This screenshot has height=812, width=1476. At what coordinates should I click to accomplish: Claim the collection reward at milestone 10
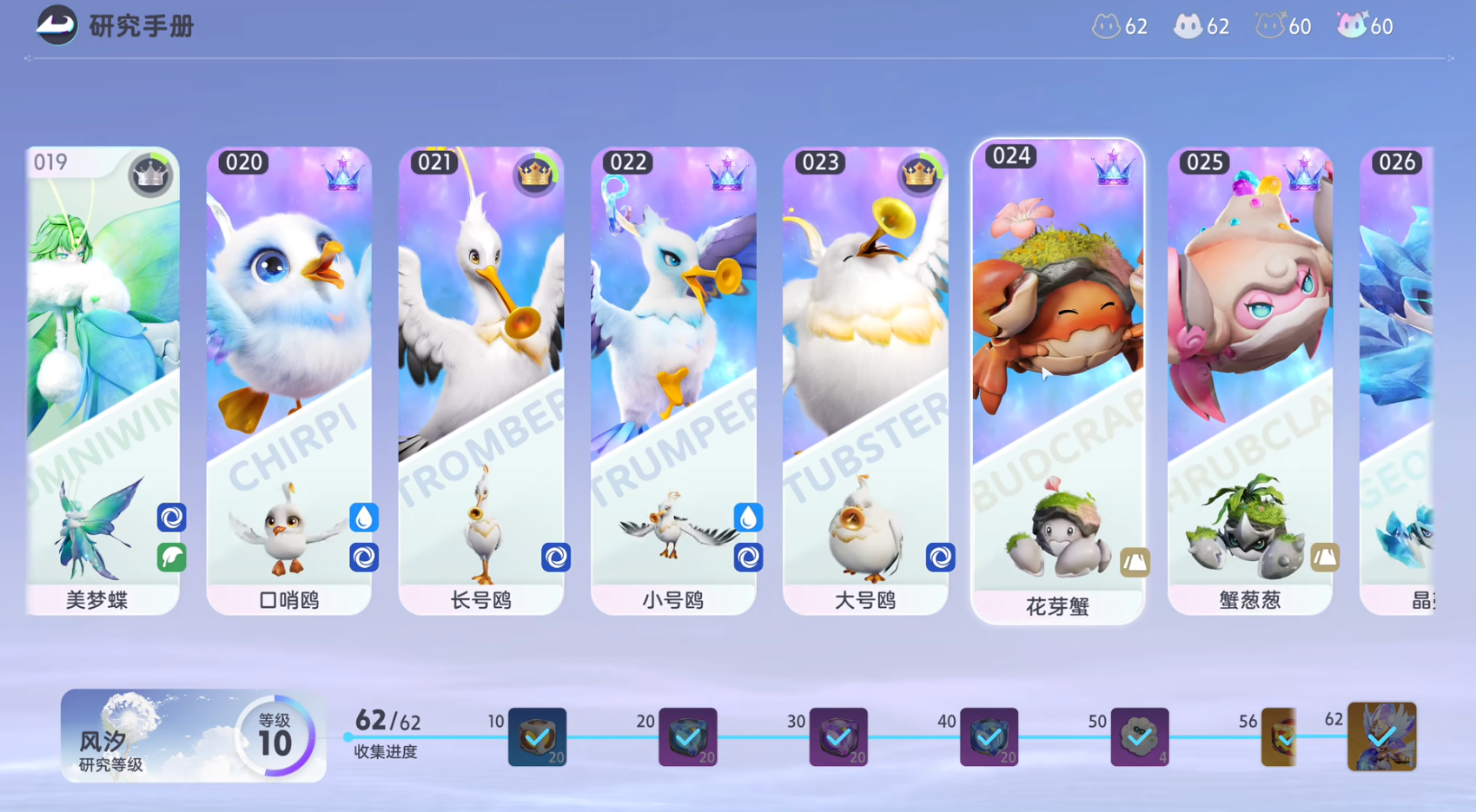pos(537,737)
